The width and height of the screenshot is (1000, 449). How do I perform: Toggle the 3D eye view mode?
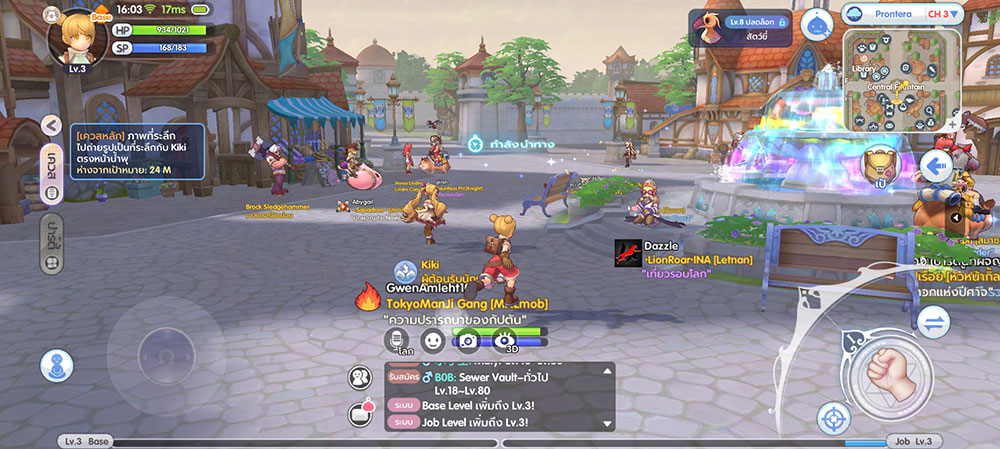508,340
